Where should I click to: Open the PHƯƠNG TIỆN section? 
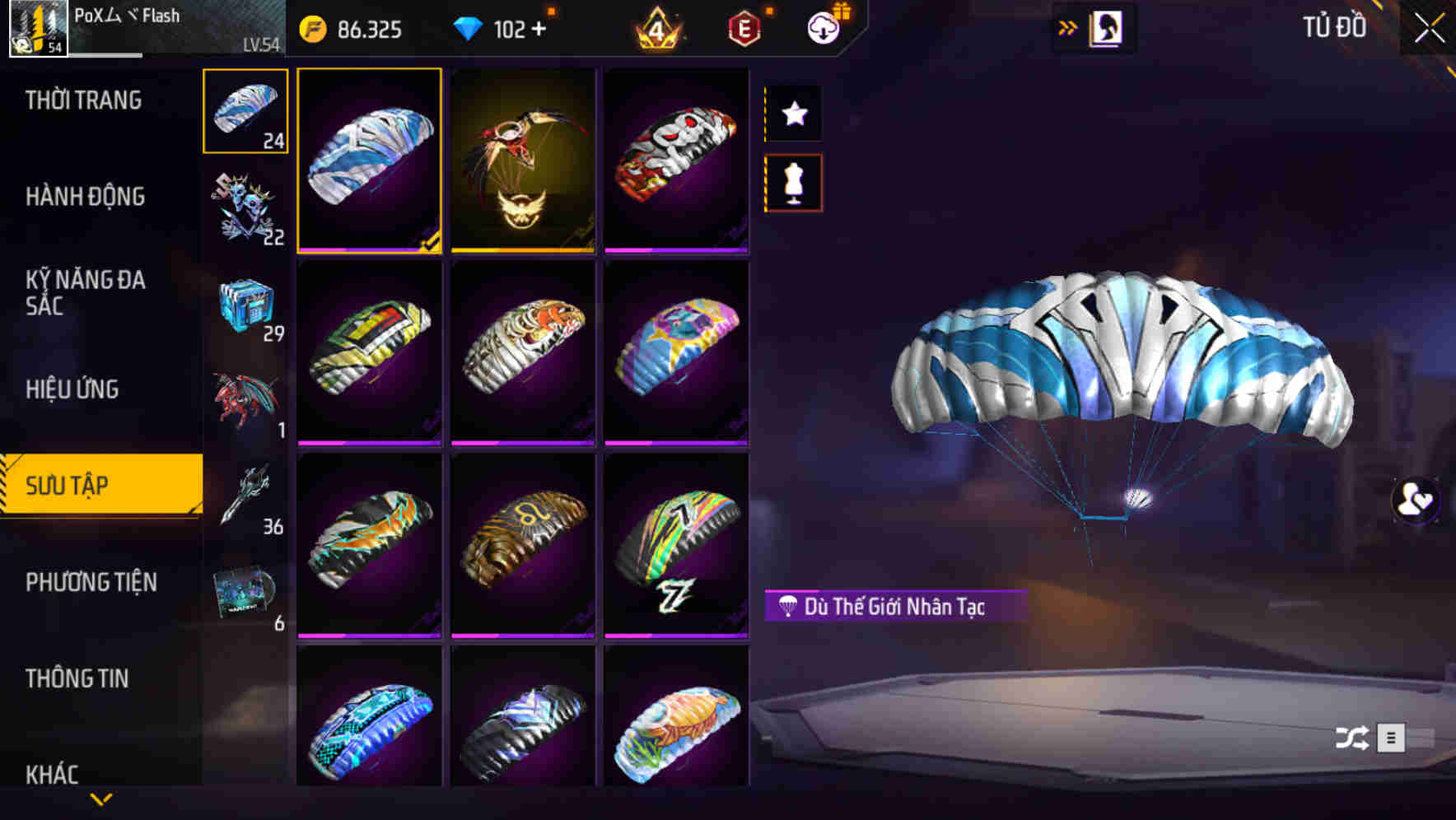click(x=91, y=582)
